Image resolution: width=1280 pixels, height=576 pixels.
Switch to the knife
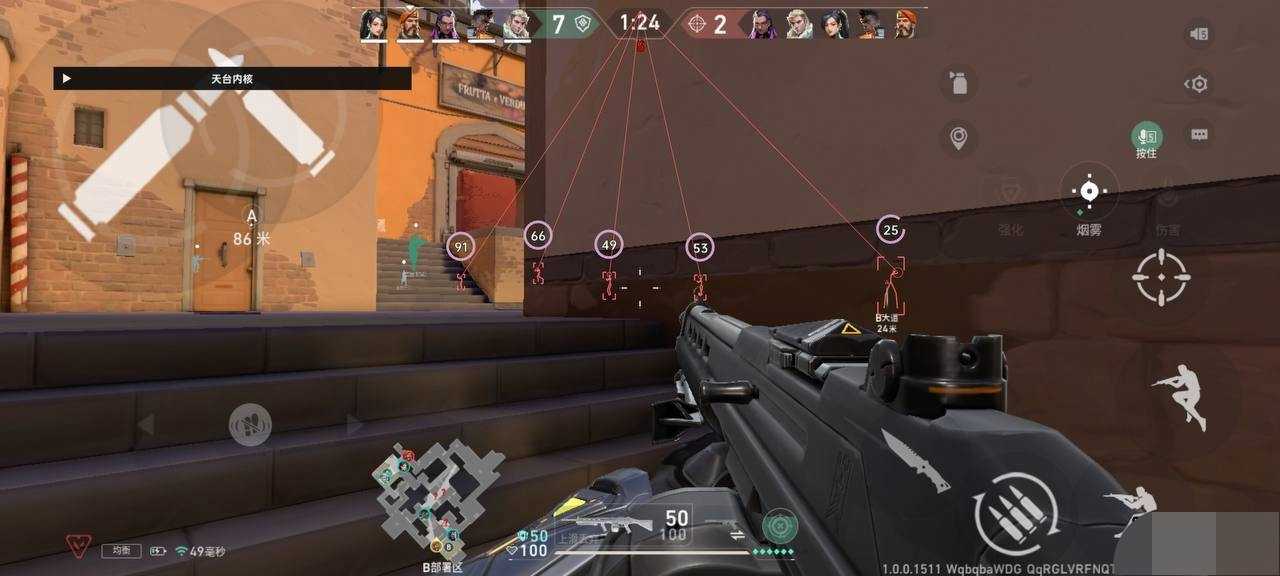point(914,461)
